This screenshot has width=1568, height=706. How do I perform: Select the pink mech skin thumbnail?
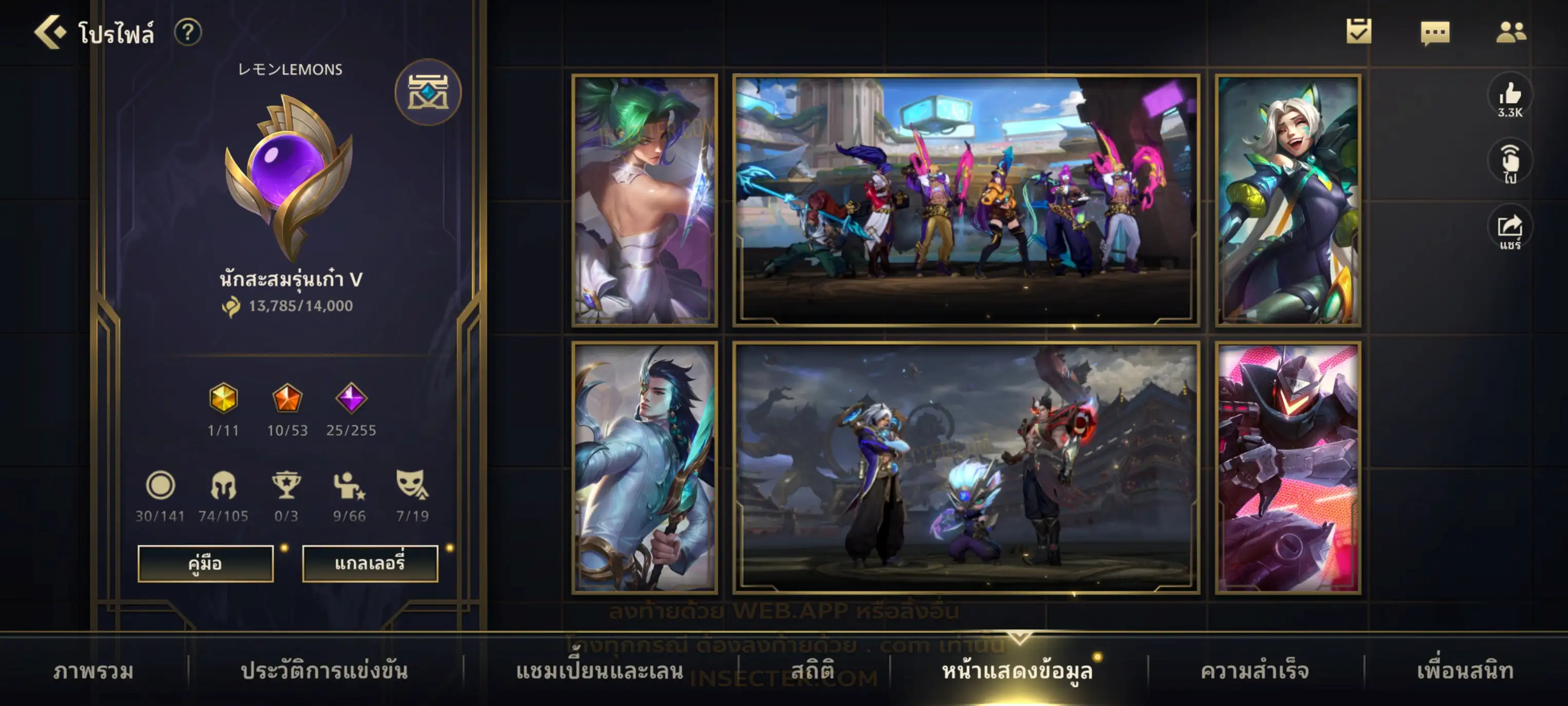[1288, 468]
